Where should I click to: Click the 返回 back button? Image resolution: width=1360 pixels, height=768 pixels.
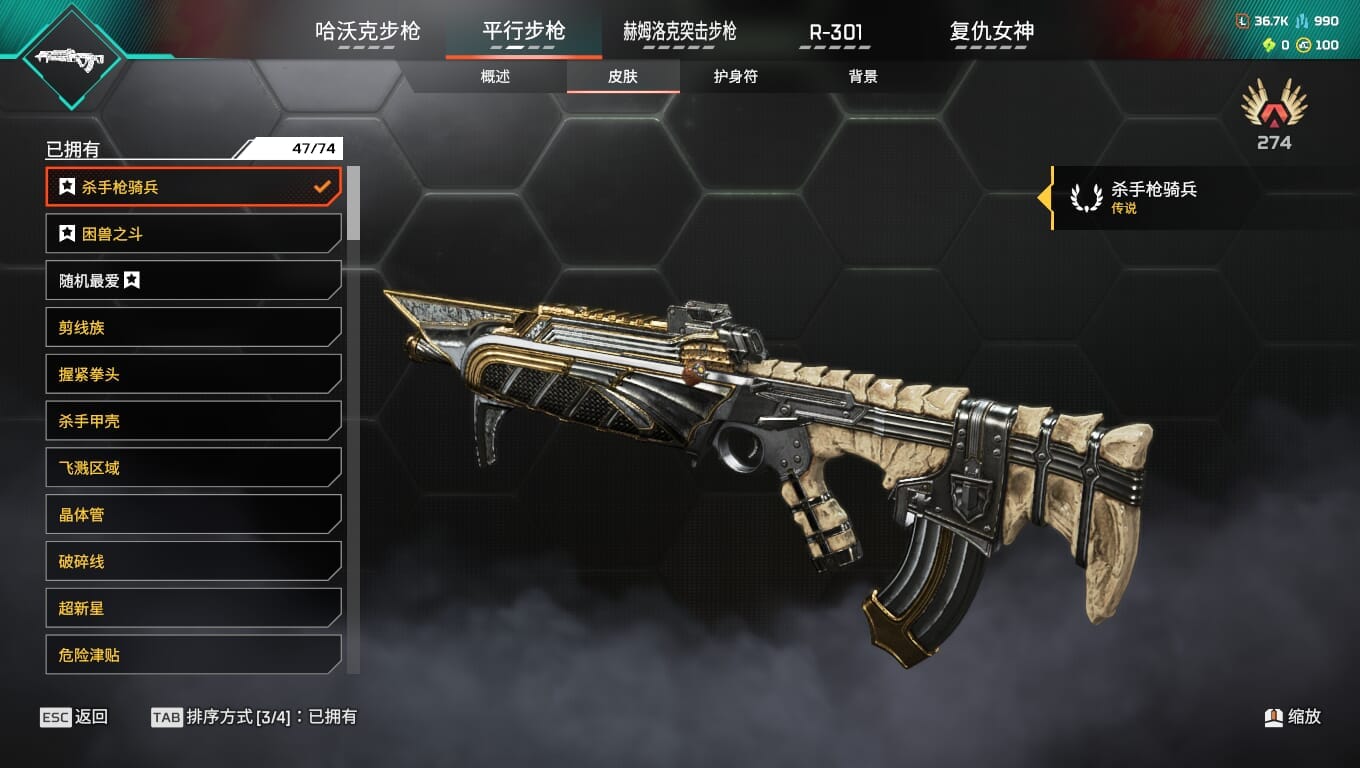(x=74, y=717)
